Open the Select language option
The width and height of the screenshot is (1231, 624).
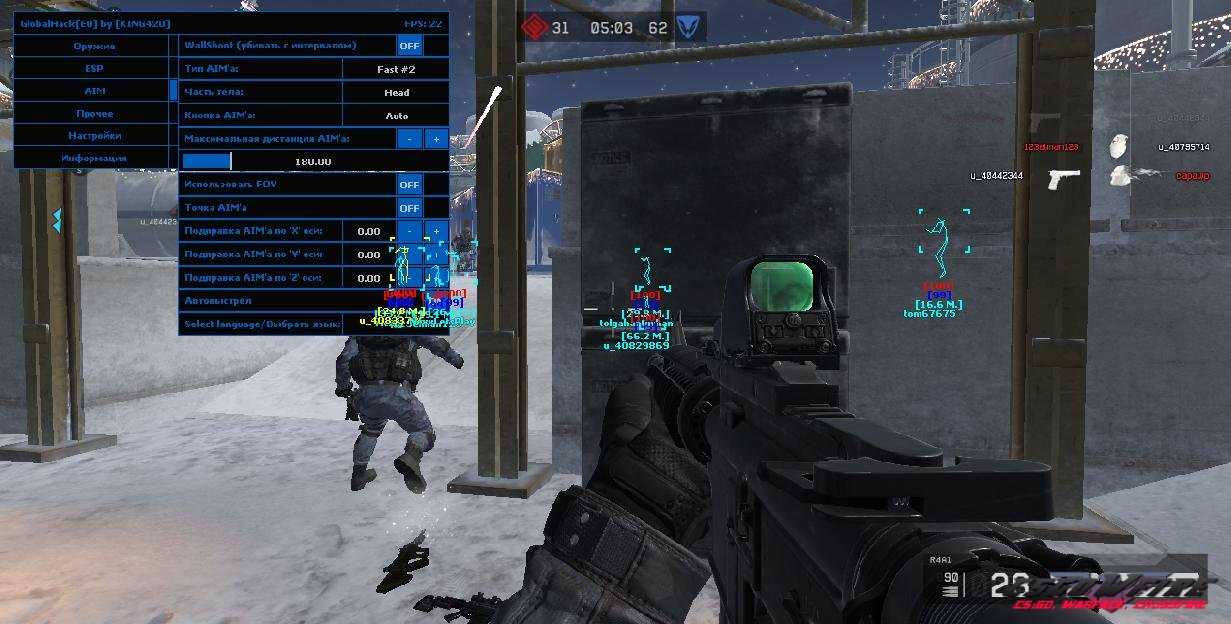pyautogui.click(x=260, y=324)
